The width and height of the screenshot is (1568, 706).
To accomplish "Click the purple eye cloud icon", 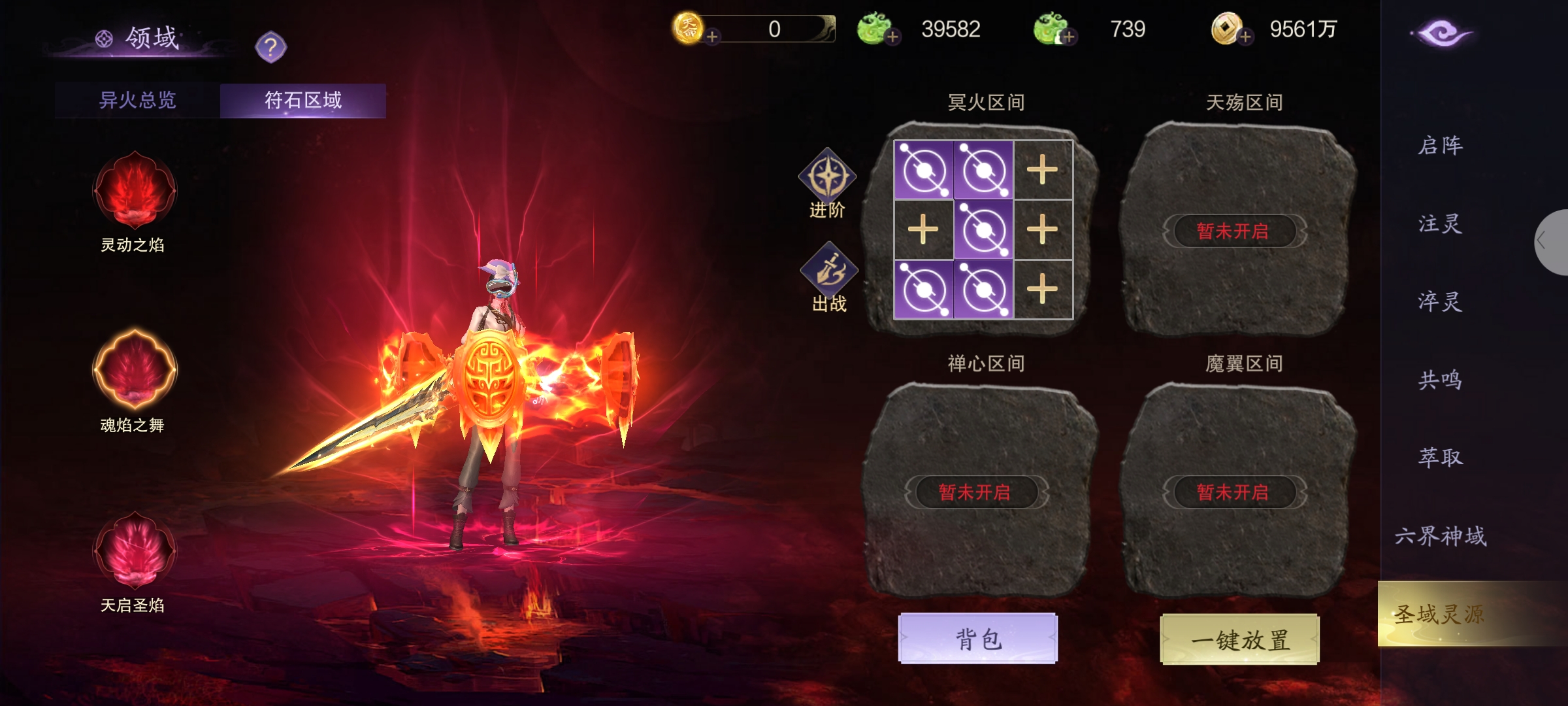I will coord(1441,33).
